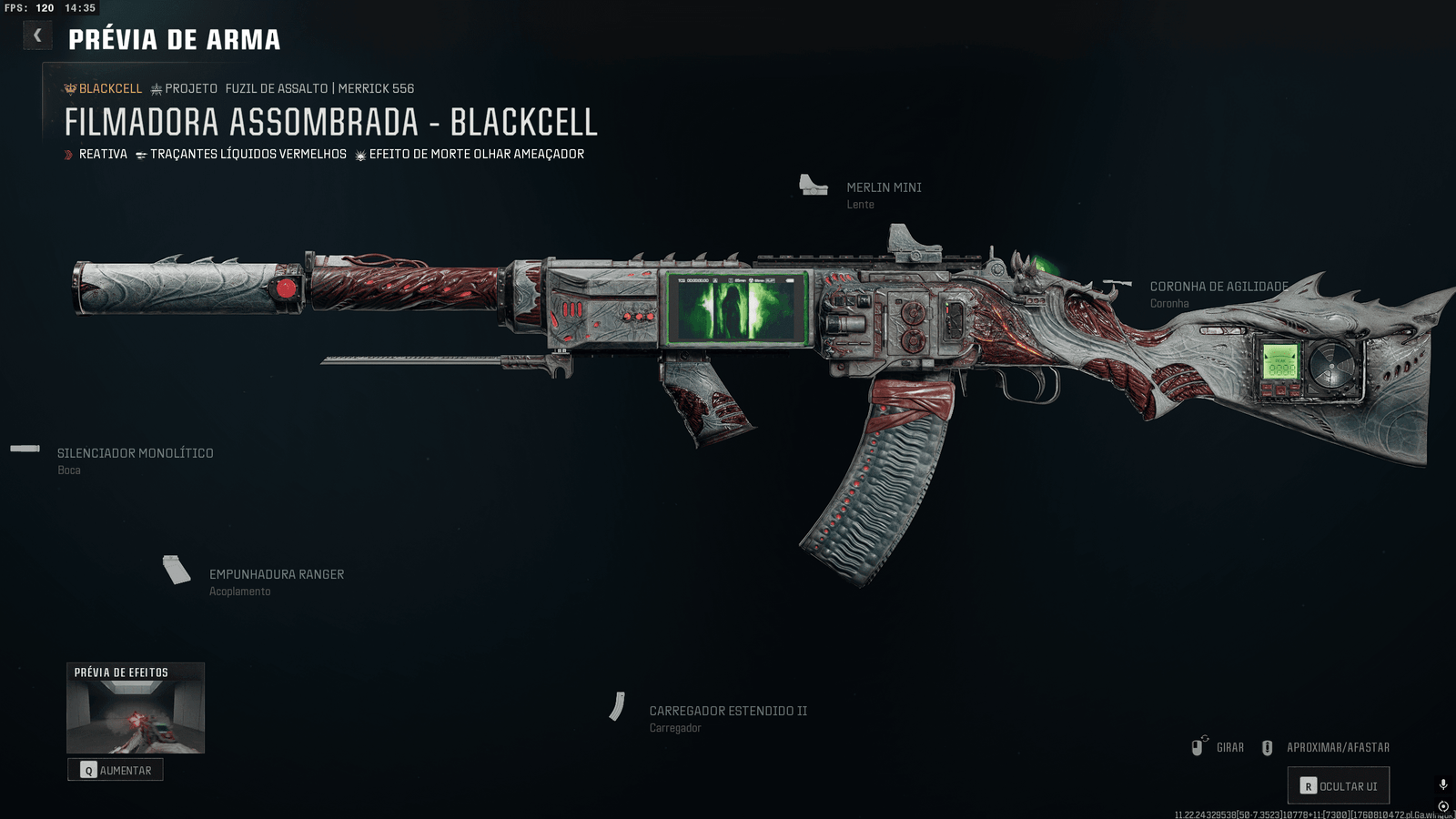This screenshot has width=1456, height=819.
Task: Hide the interface with Ocultar UI
Action: tap(1338, 786)
